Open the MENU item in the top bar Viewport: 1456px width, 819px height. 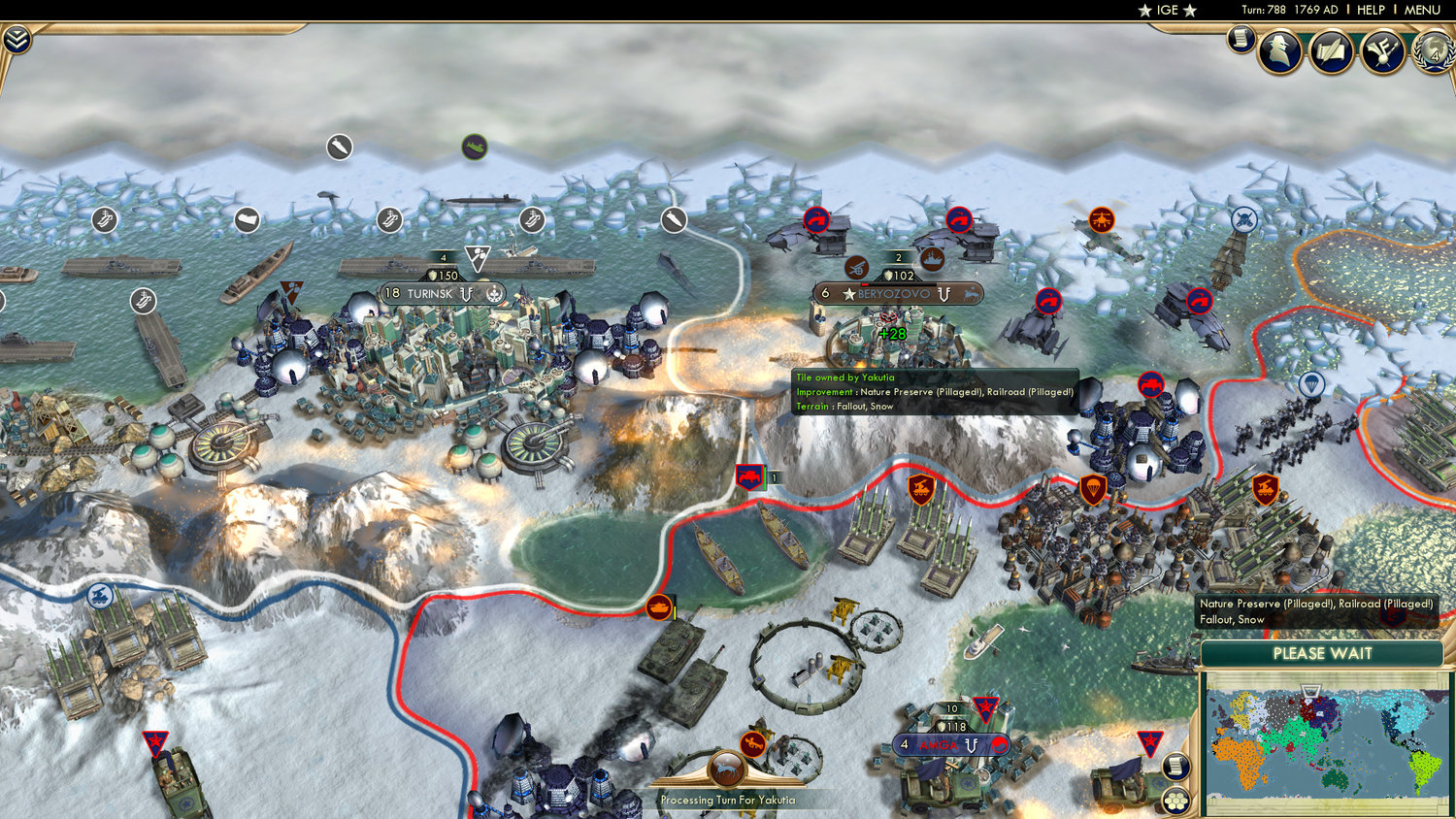coord(1421,10)
